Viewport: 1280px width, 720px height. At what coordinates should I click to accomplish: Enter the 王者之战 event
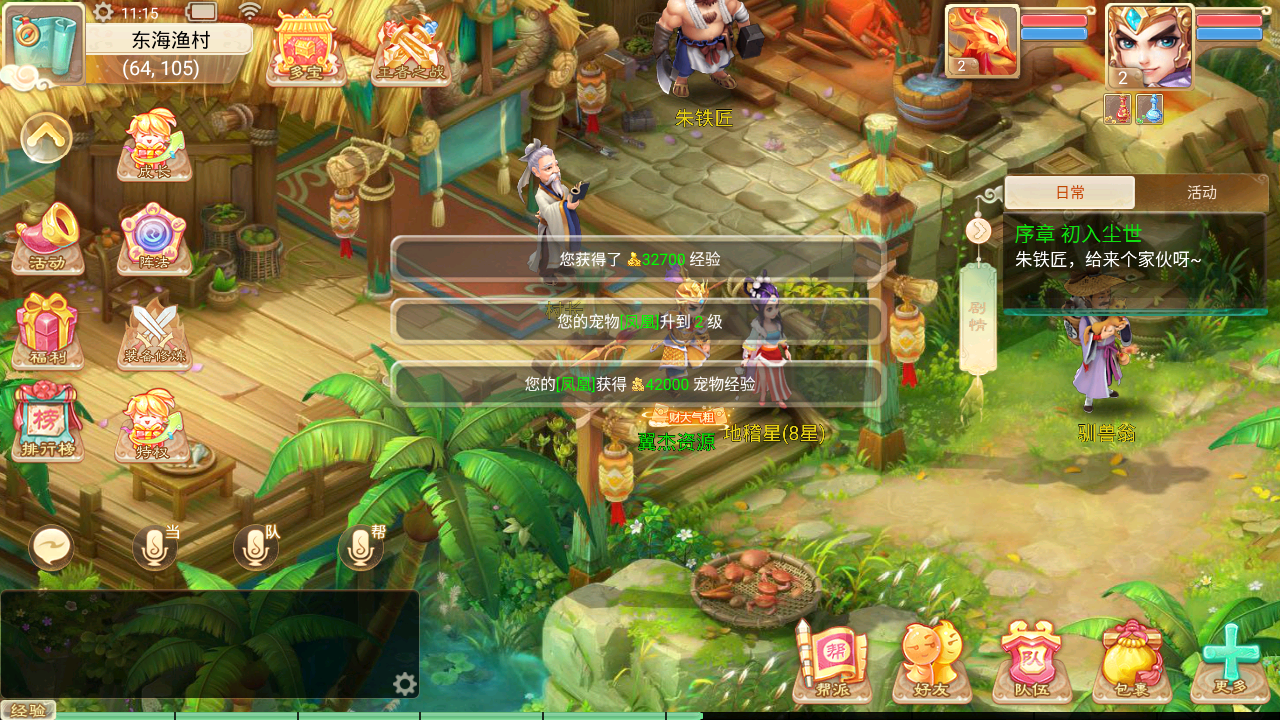click(x=411, y=50)
